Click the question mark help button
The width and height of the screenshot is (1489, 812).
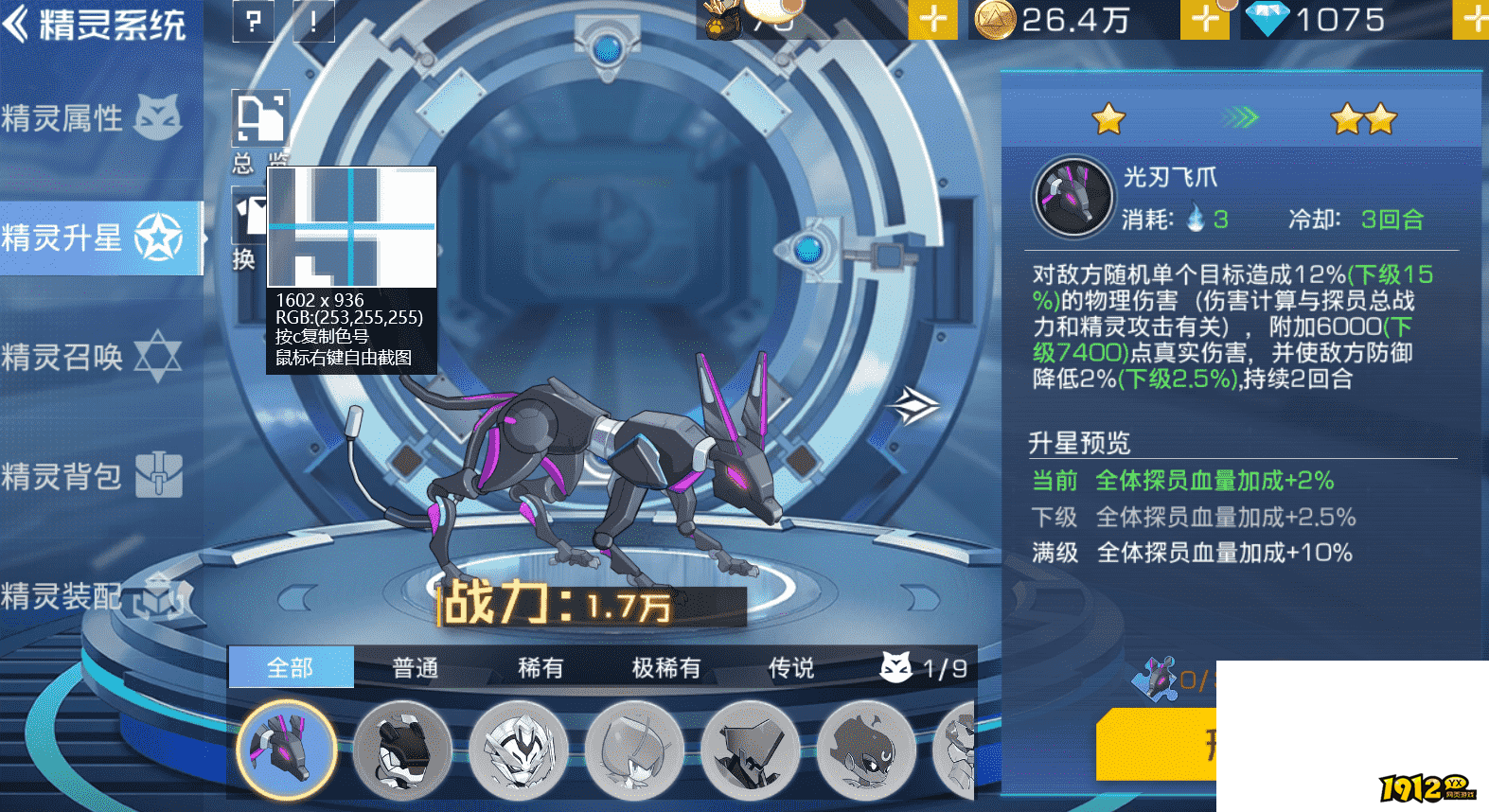pyautogui.click(x=253, y=21)
